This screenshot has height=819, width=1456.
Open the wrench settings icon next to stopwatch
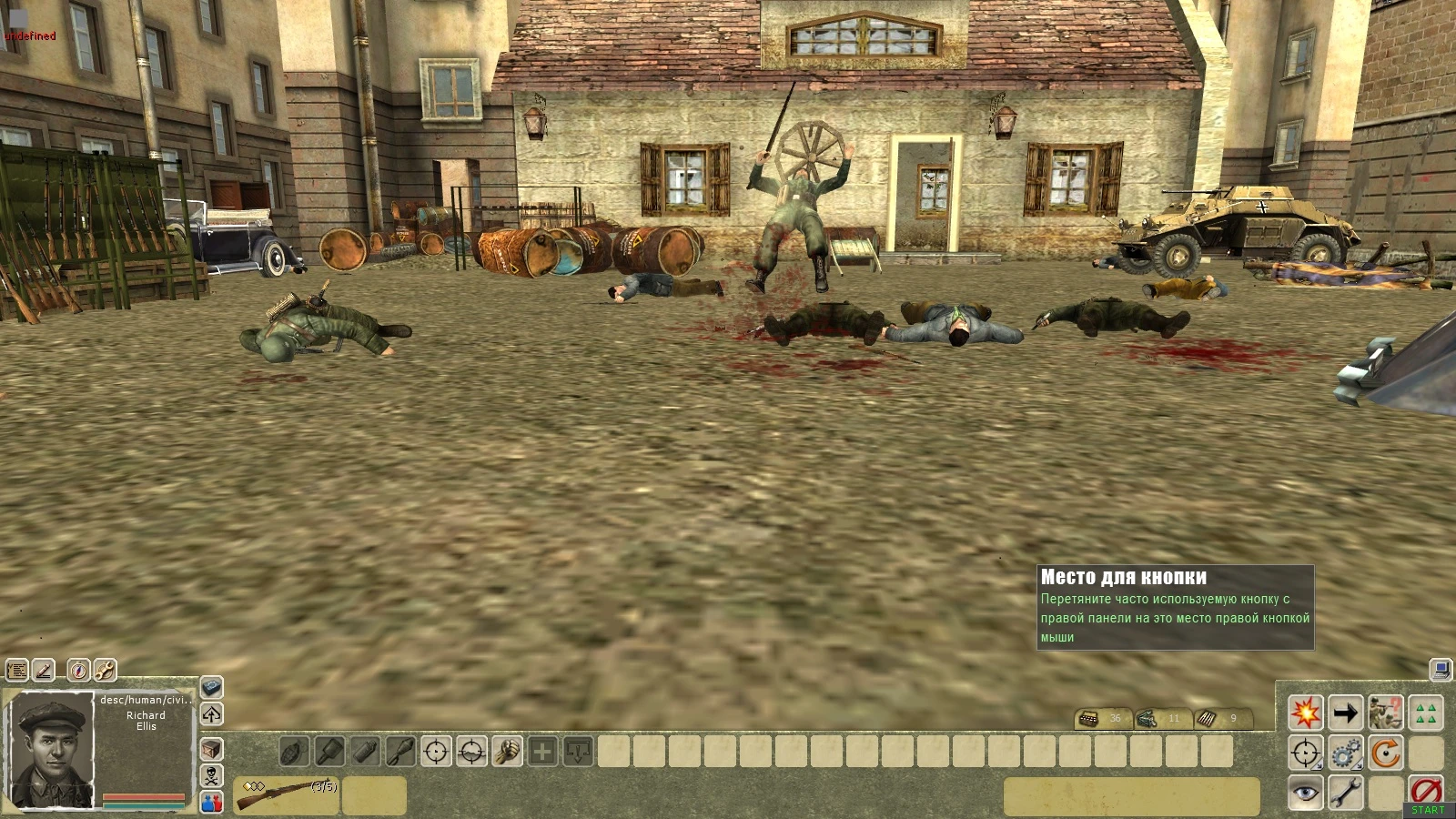(x=104, y=672)
